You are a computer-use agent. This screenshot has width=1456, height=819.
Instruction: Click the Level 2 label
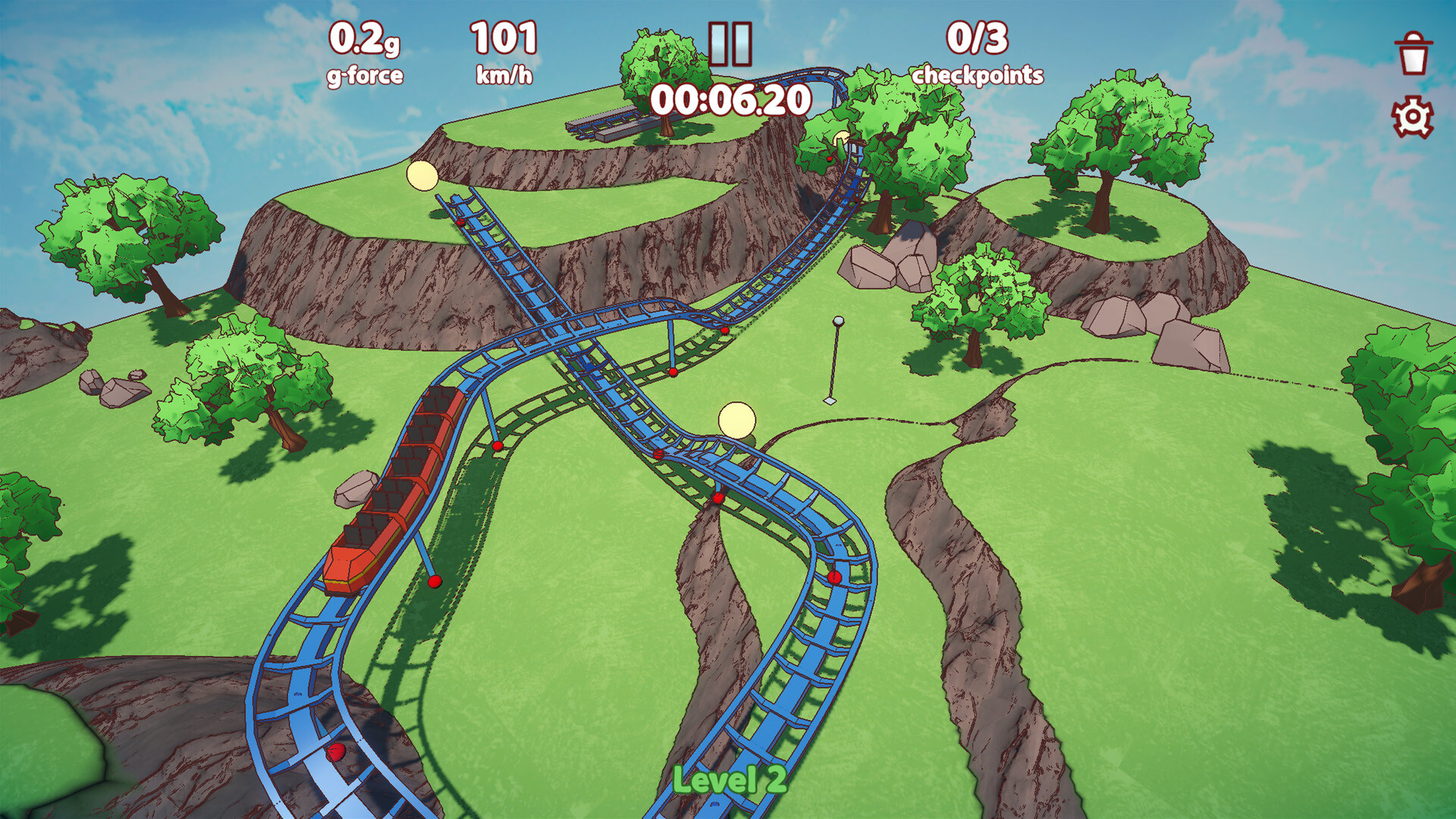click(x=728, y=780)
